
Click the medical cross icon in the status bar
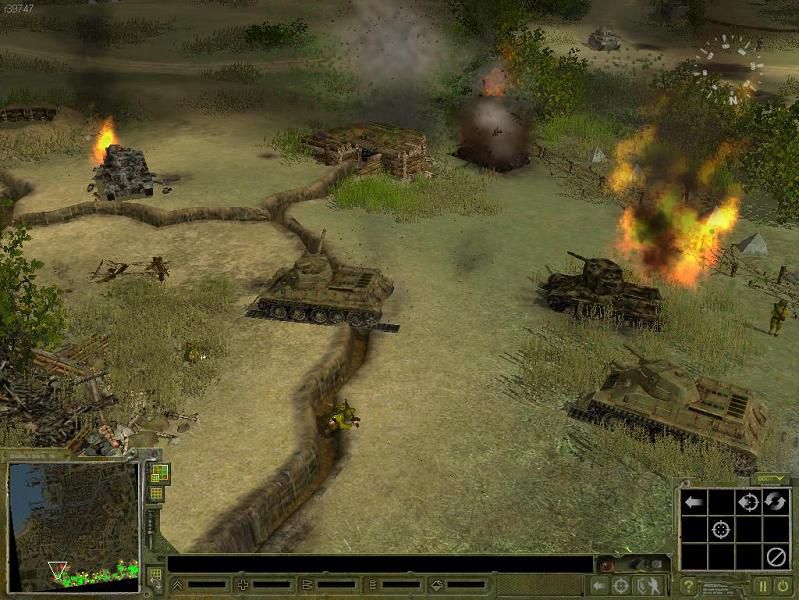(x=242, y=585)
